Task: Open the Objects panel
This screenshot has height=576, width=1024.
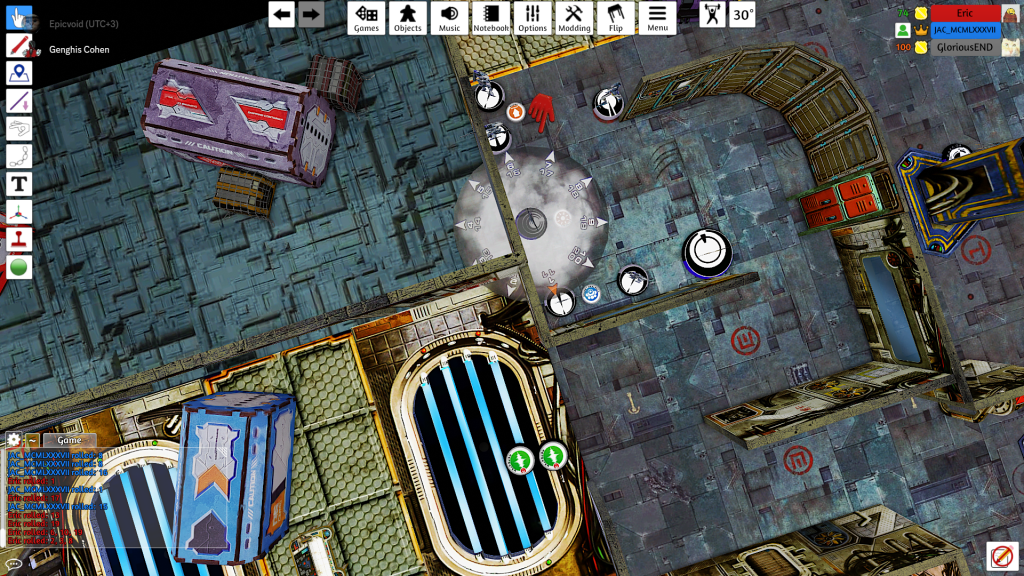Action: click(408, 17)
